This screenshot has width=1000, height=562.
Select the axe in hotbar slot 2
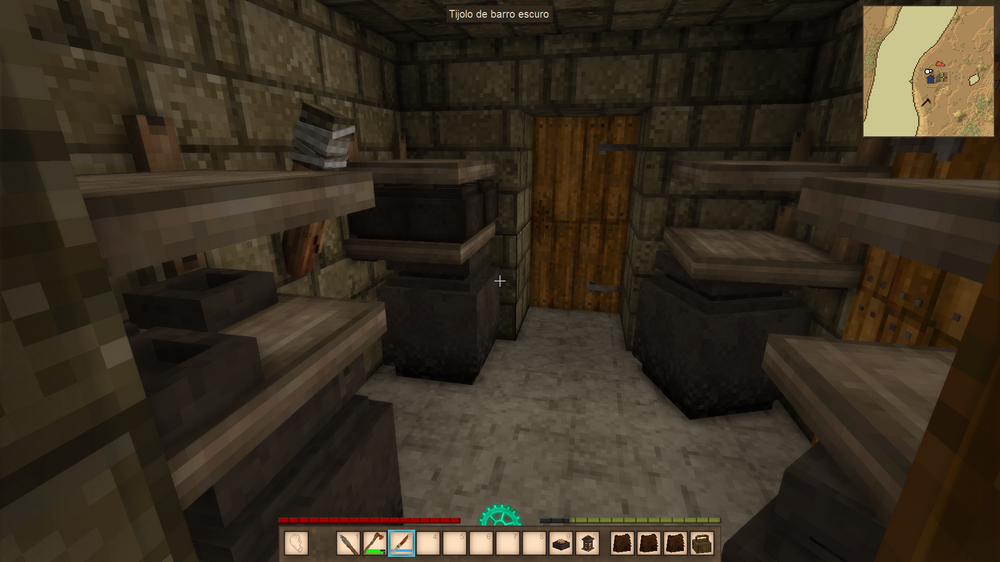[374, 544]
